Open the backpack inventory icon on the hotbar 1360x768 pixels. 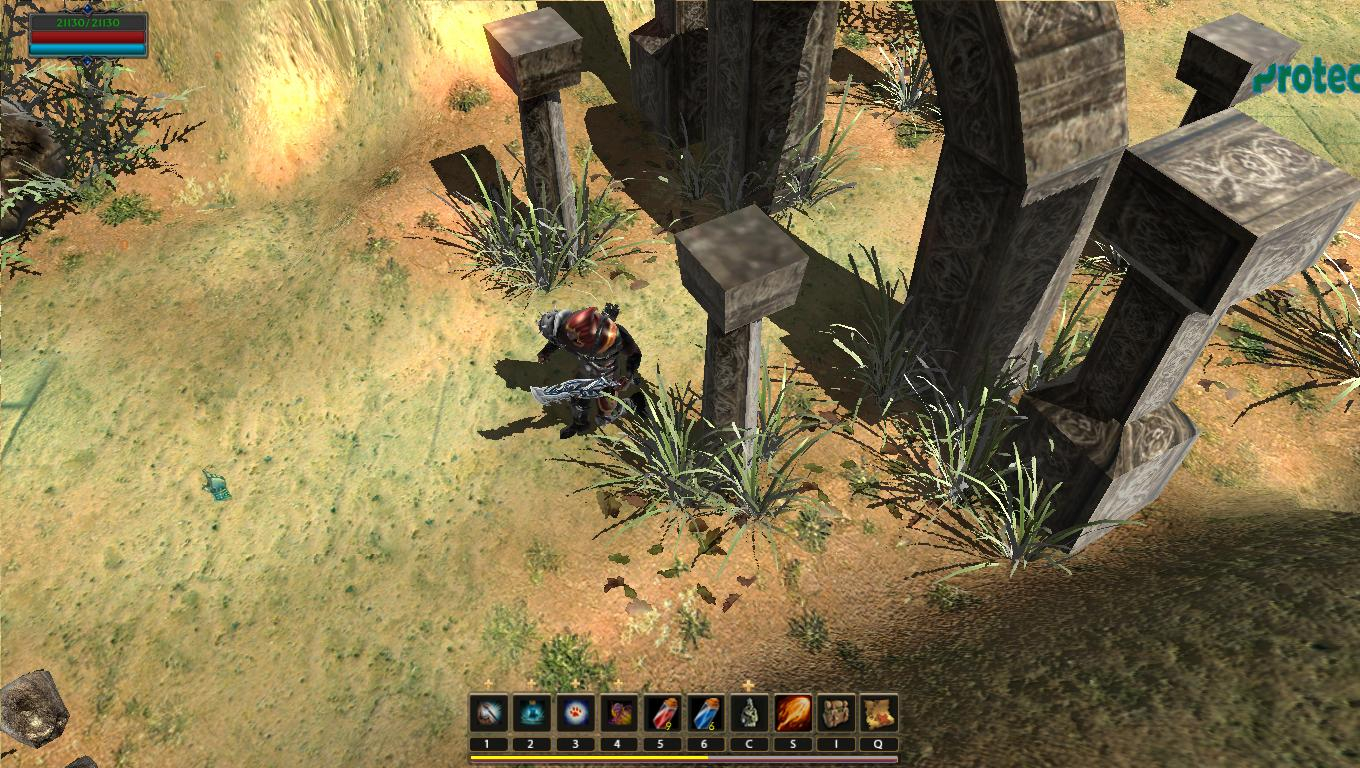click(x=837, y=712)
